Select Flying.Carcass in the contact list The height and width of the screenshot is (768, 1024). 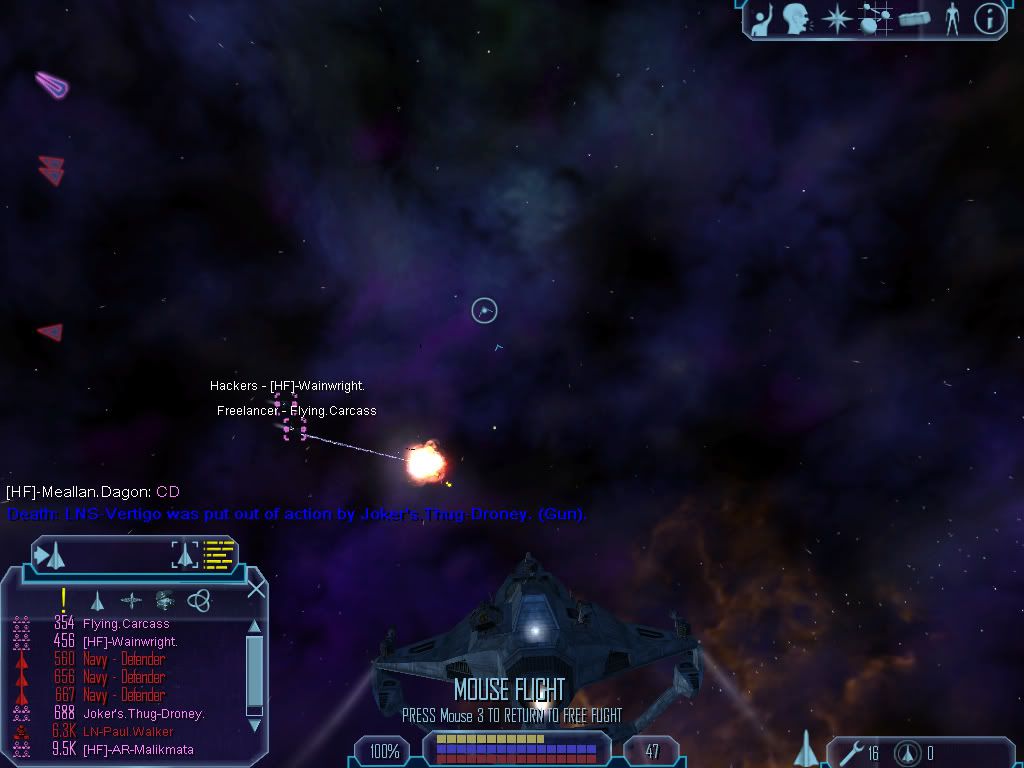pos(126,624)
